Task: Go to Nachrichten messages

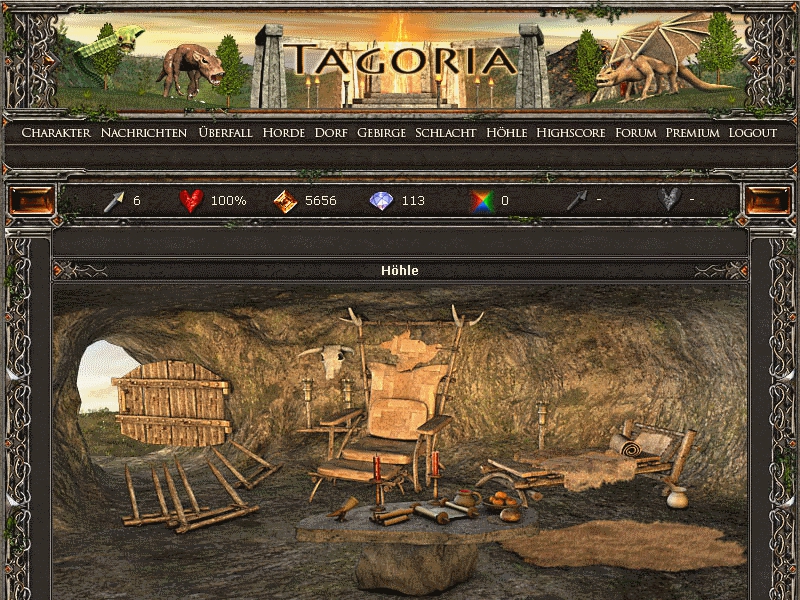Action: point(144,133)
